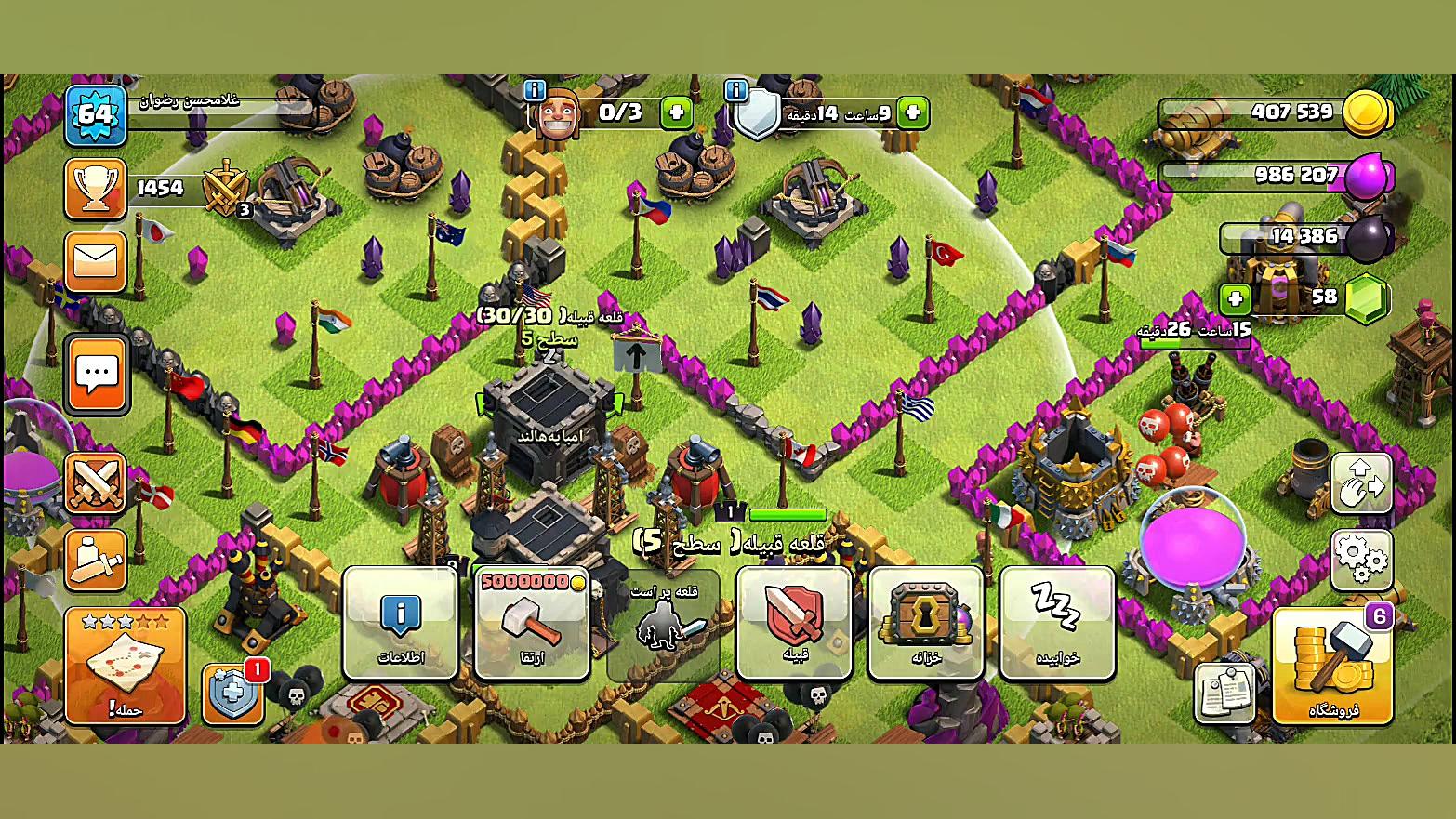Open the shop with the hammer icon
1456x819 pixels.
tap(1331, 666)
